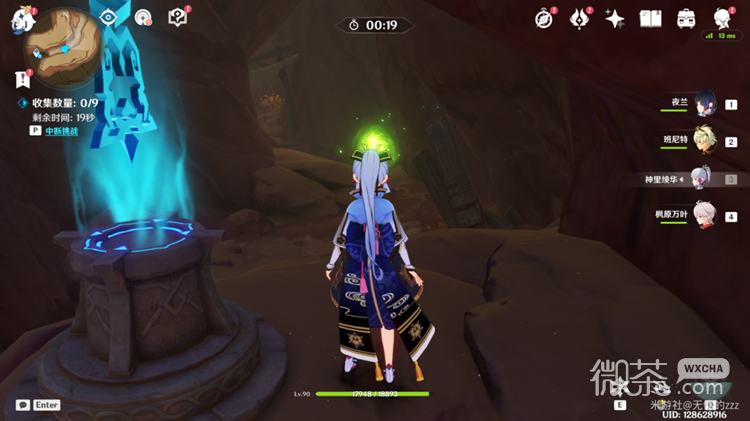Switch to party member 班尼特
Screen dimensions: 750x421
pos(702,142)
